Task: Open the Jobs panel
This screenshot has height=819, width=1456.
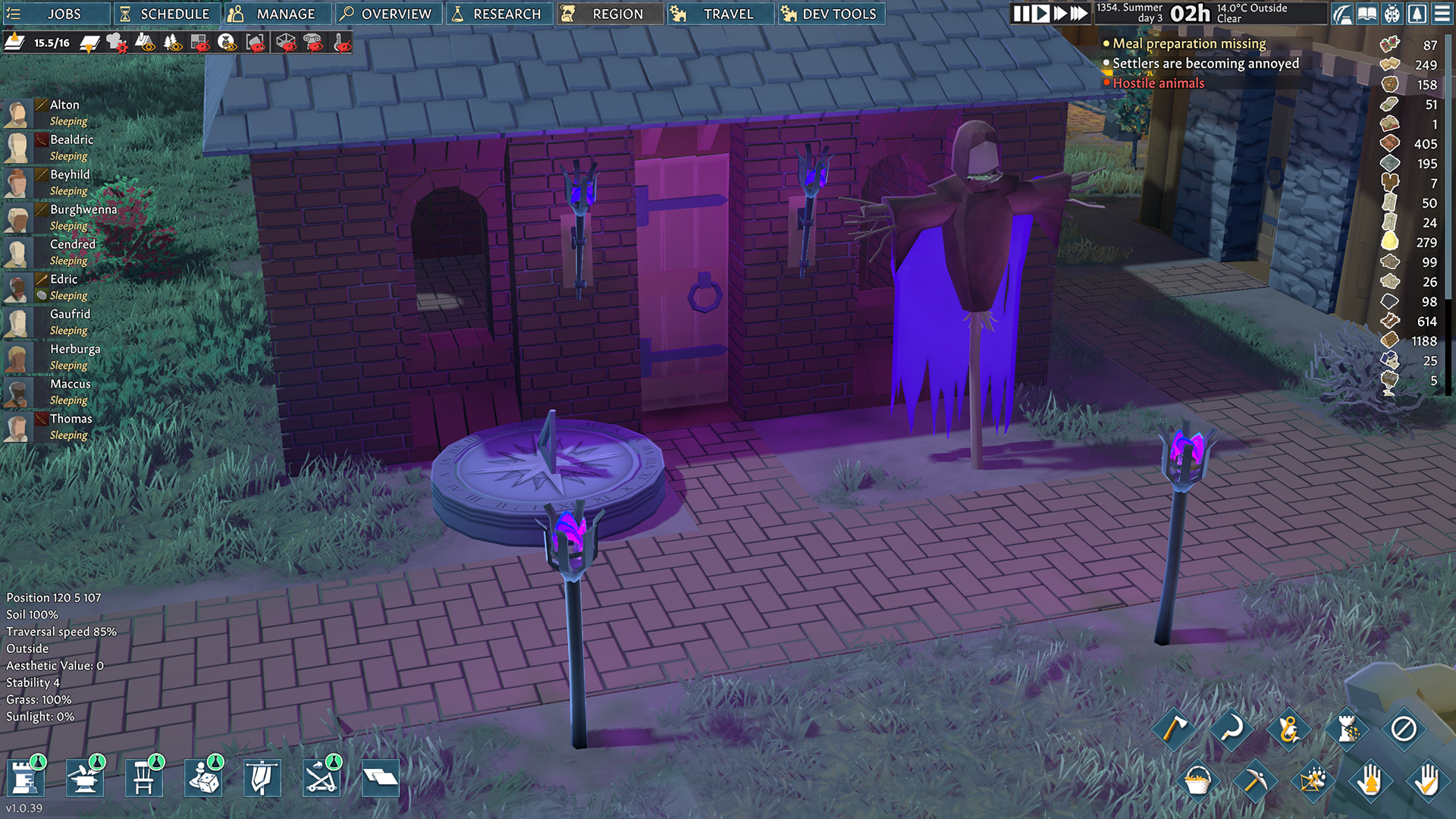Action: (53, 14)
